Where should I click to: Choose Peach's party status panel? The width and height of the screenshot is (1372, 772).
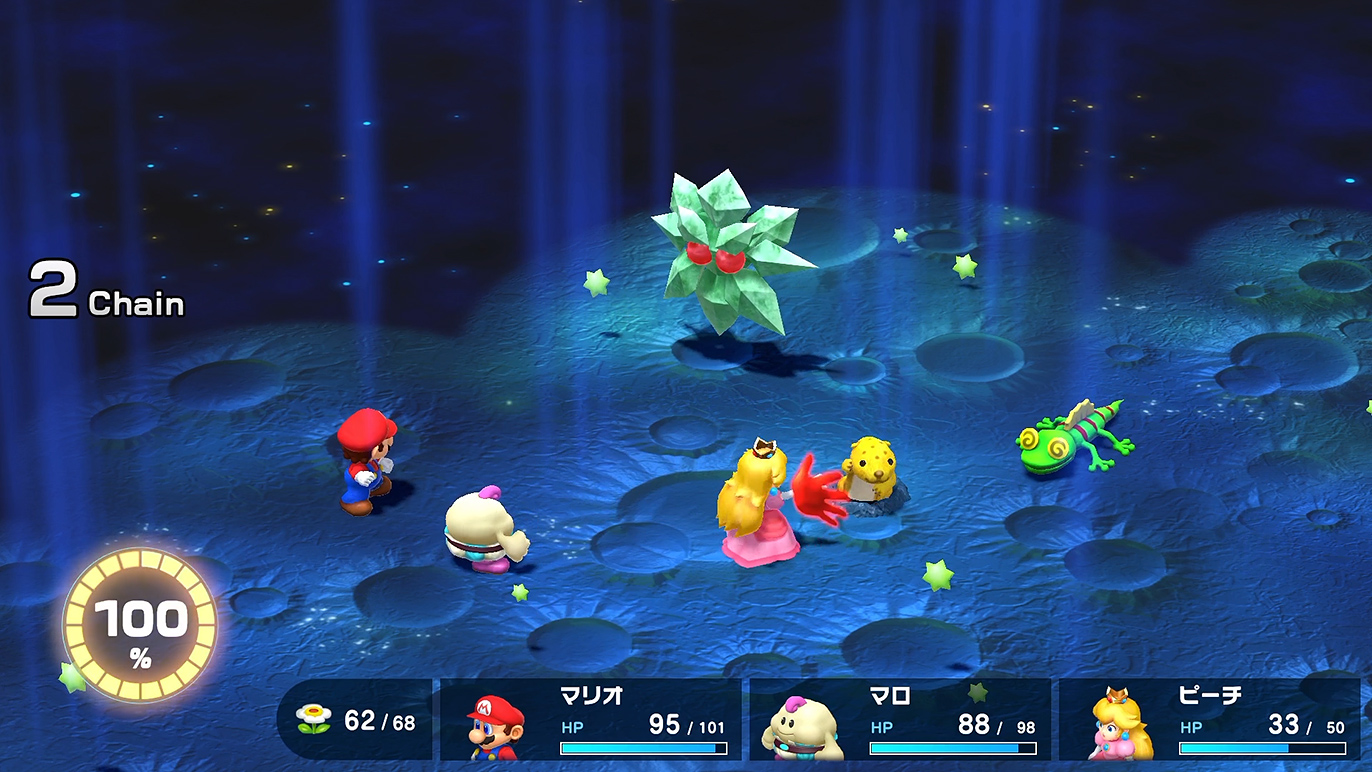coord(1209,720)
